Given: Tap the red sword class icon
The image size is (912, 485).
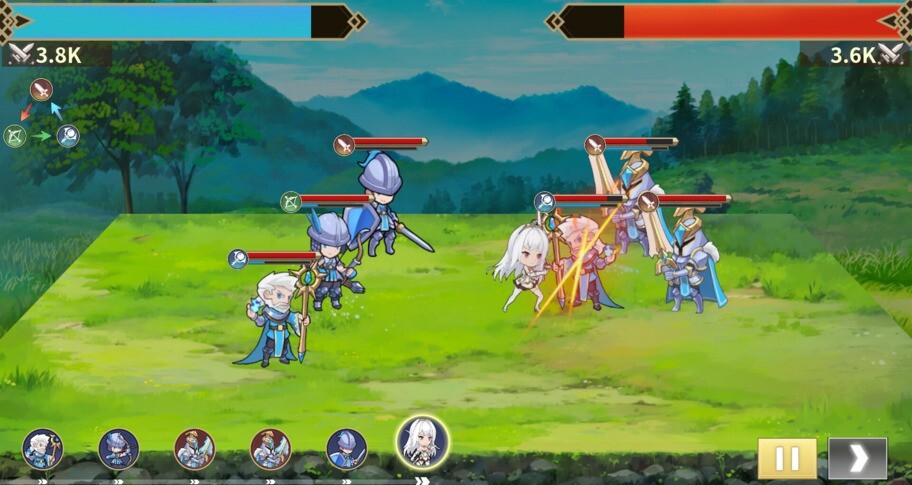Looking at the screenshot, I should [41, 90].
